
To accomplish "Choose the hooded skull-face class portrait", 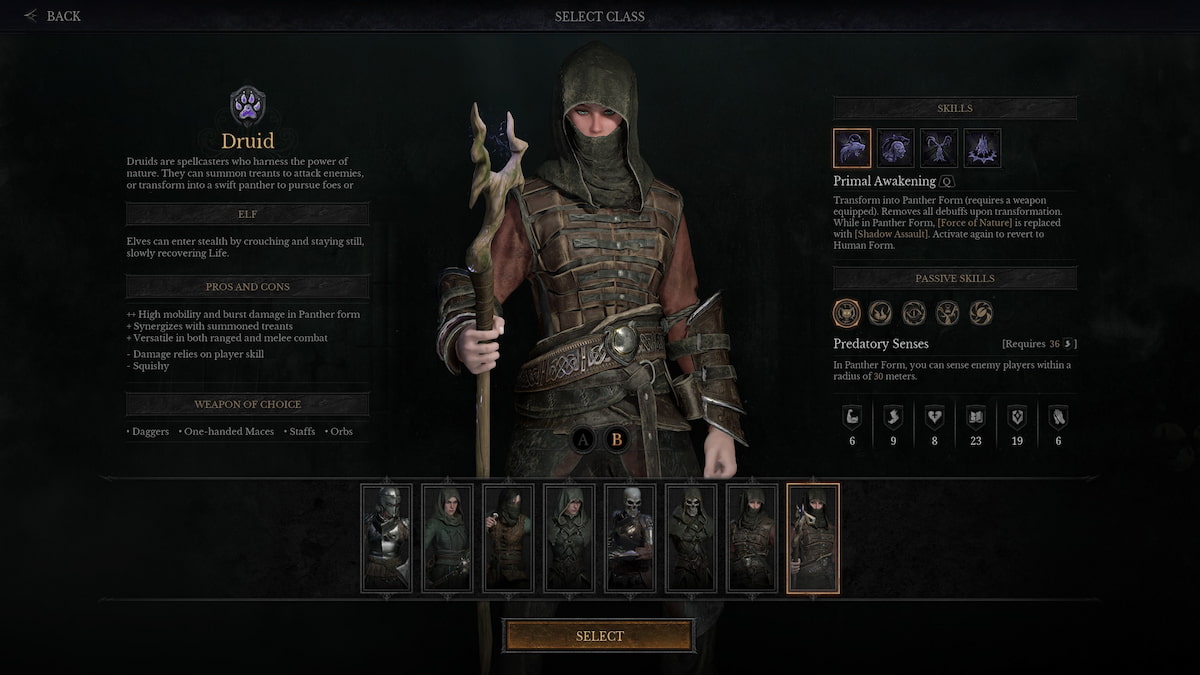I will coord(691,539).
